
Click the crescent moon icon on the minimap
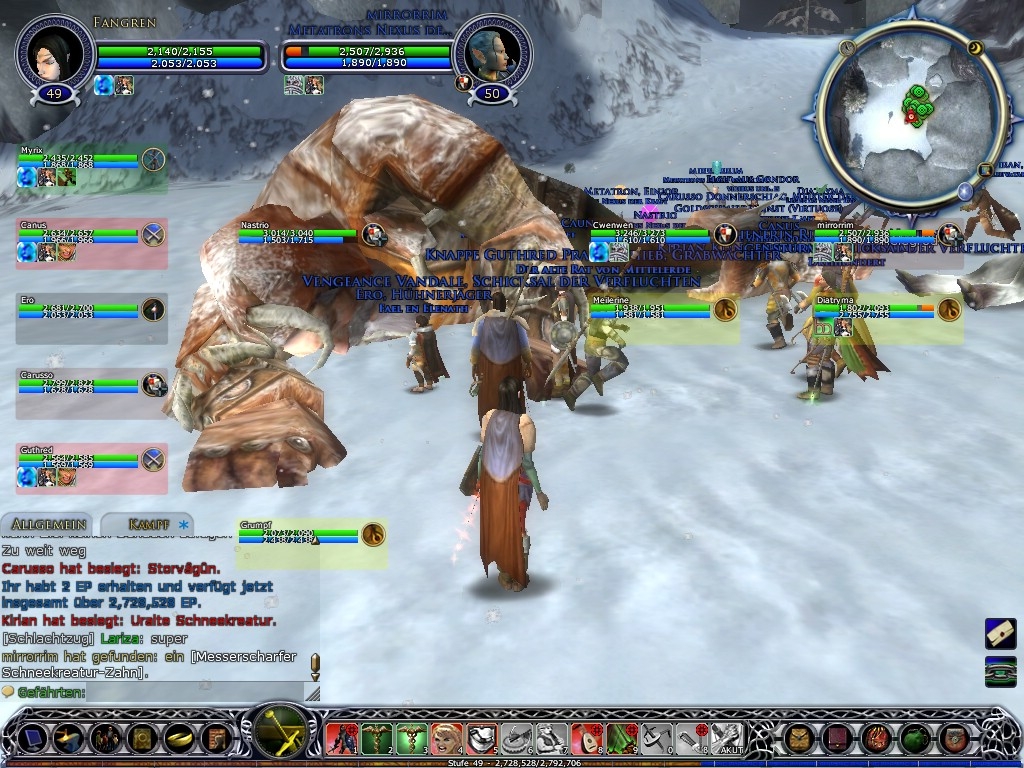(x=975, y=48)
